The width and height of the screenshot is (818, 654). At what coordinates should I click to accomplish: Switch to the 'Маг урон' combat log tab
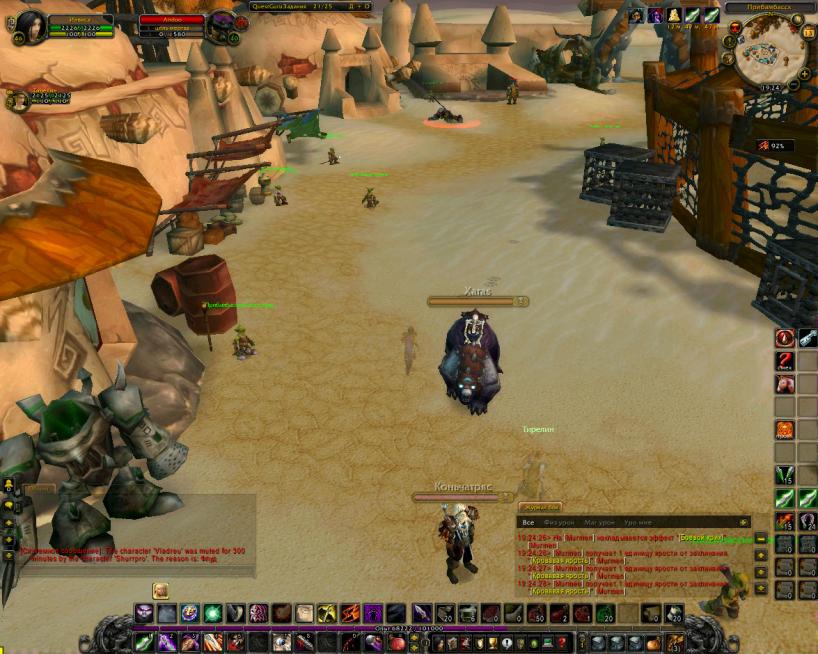602,522
